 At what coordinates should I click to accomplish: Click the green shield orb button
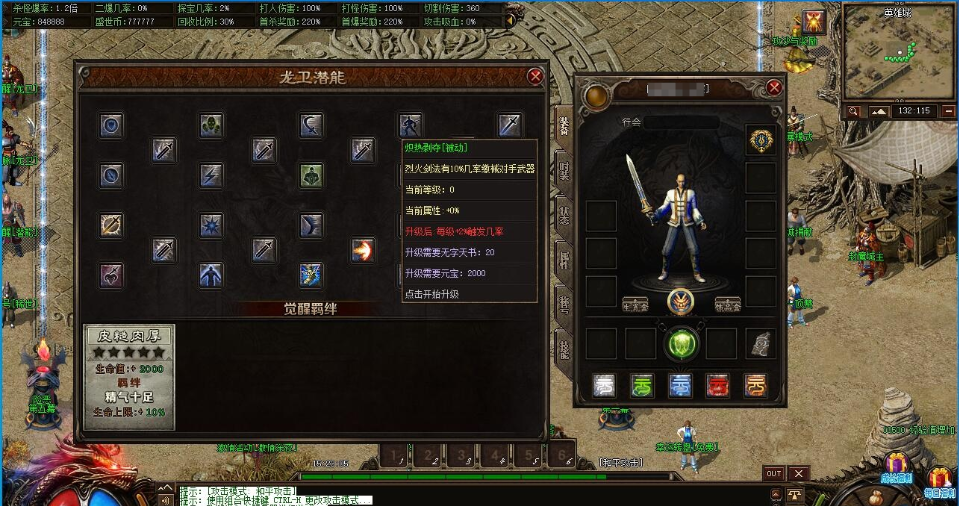[x=681, y=343]
